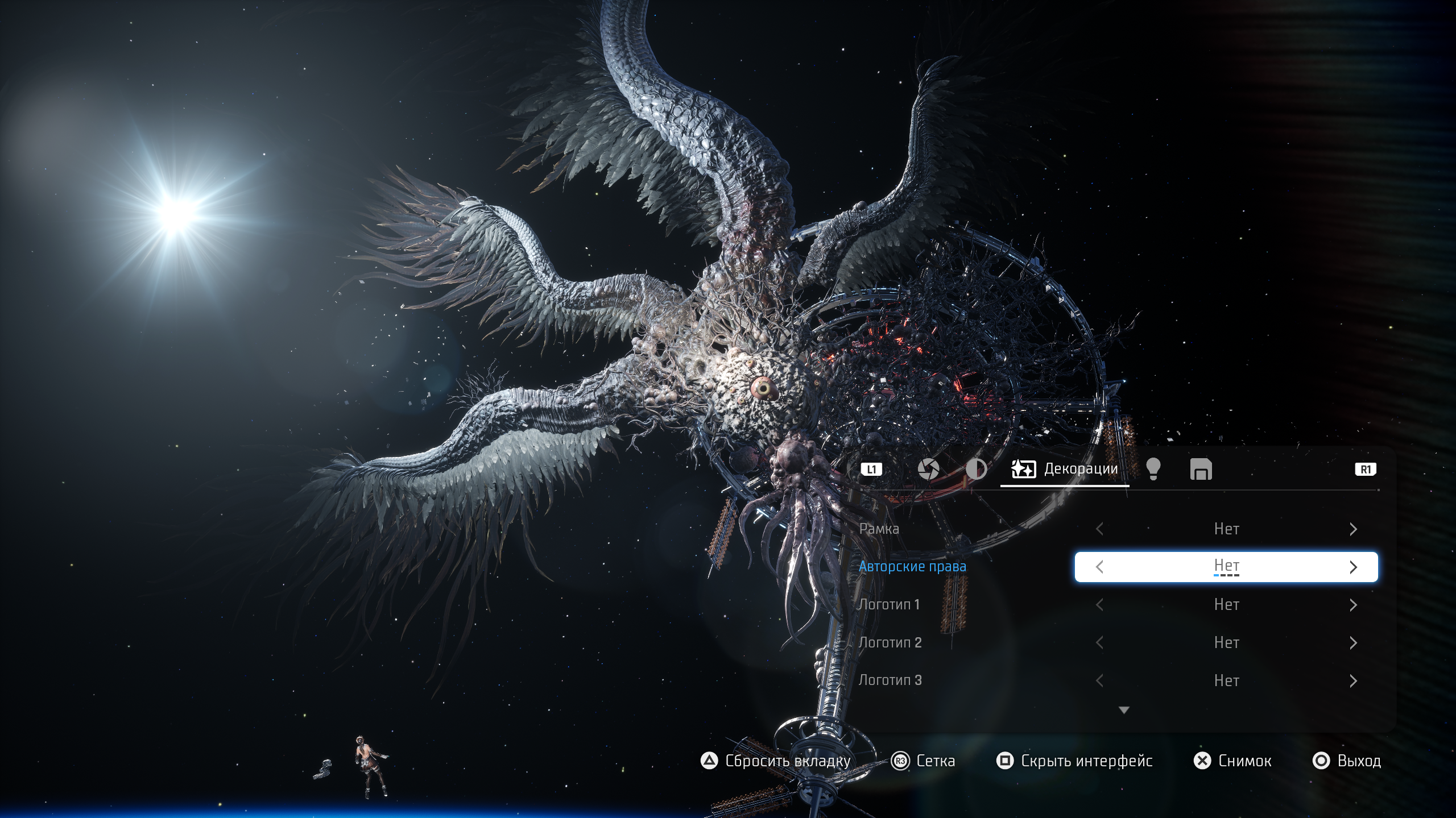Screen dimensions: 1456x818
Task: Choose previous value for Логотип 1
Action: coord(1099,605)
